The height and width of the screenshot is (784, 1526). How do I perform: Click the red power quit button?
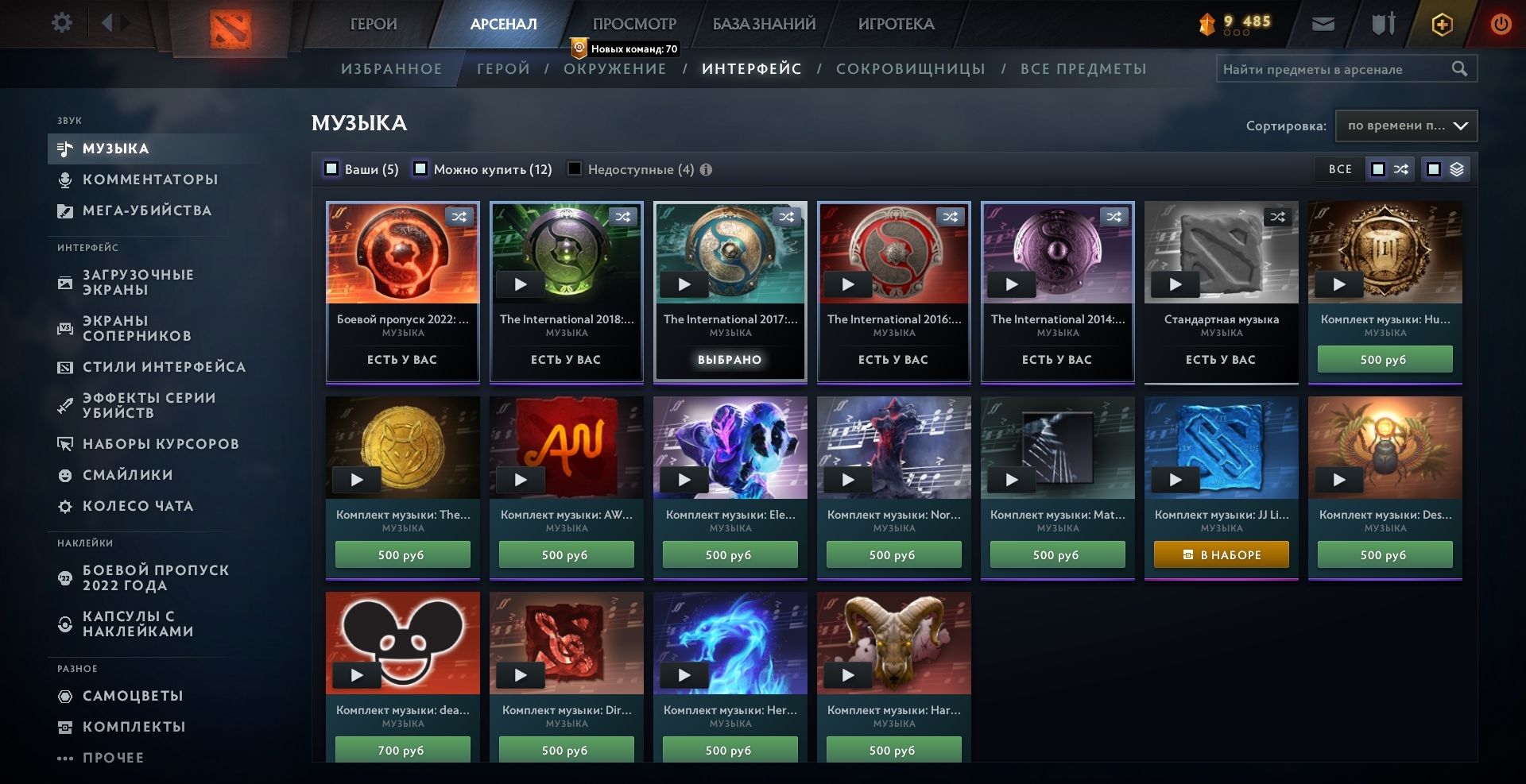pyautogui.click(x=1501, y=24)
